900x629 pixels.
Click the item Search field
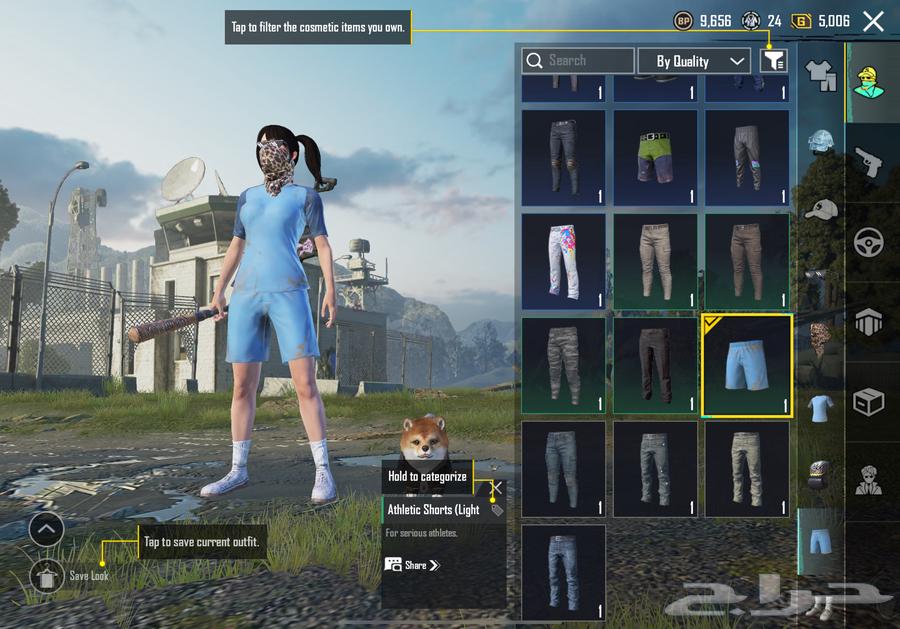[578, 61]
